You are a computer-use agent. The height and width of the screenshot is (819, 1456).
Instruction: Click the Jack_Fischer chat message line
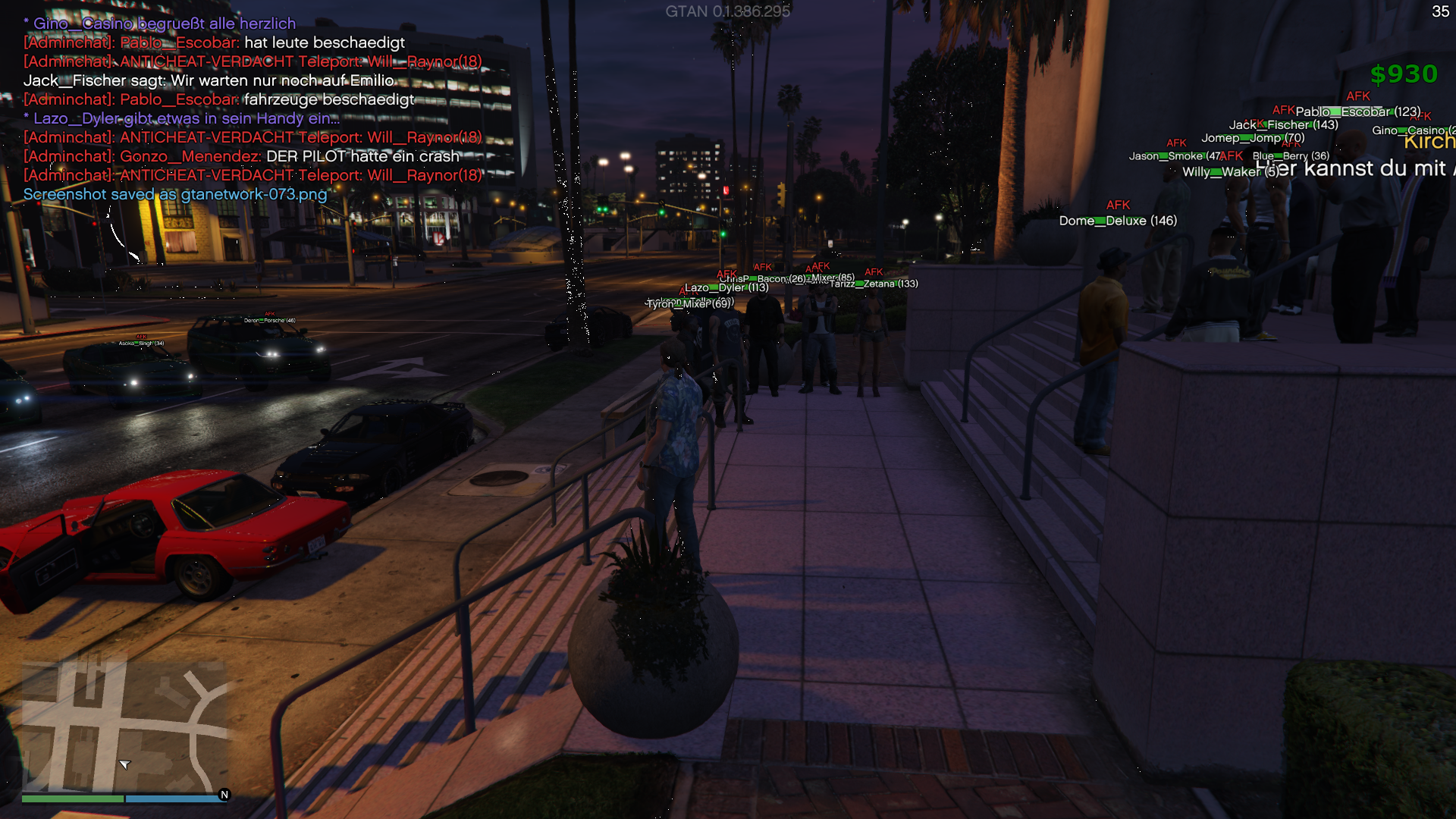209,80
